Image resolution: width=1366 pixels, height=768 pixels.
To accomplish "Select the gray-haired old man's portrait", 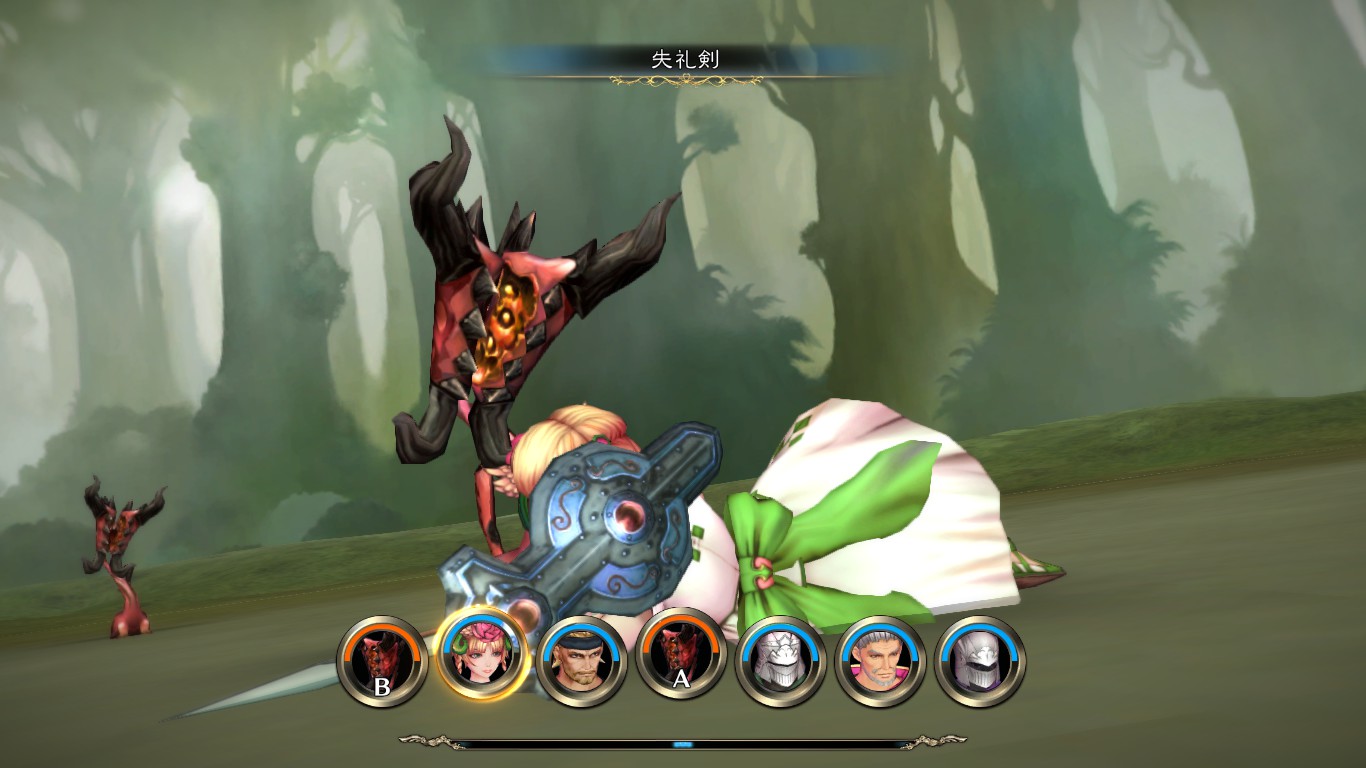I will point(880,661).
